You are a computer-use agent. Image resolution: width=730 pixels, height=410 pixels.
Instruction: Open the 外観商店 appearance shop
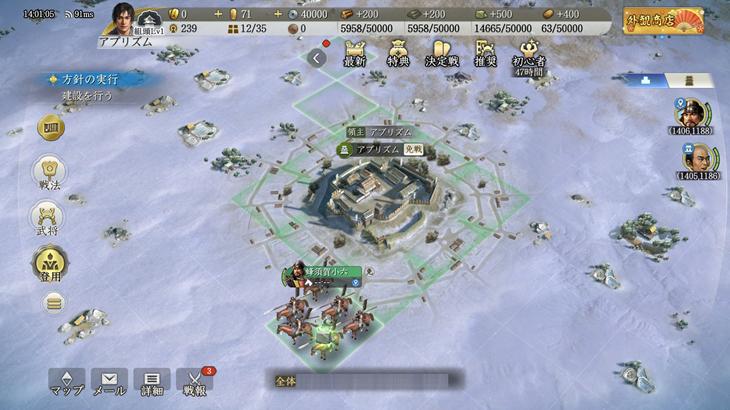[663, 21]
